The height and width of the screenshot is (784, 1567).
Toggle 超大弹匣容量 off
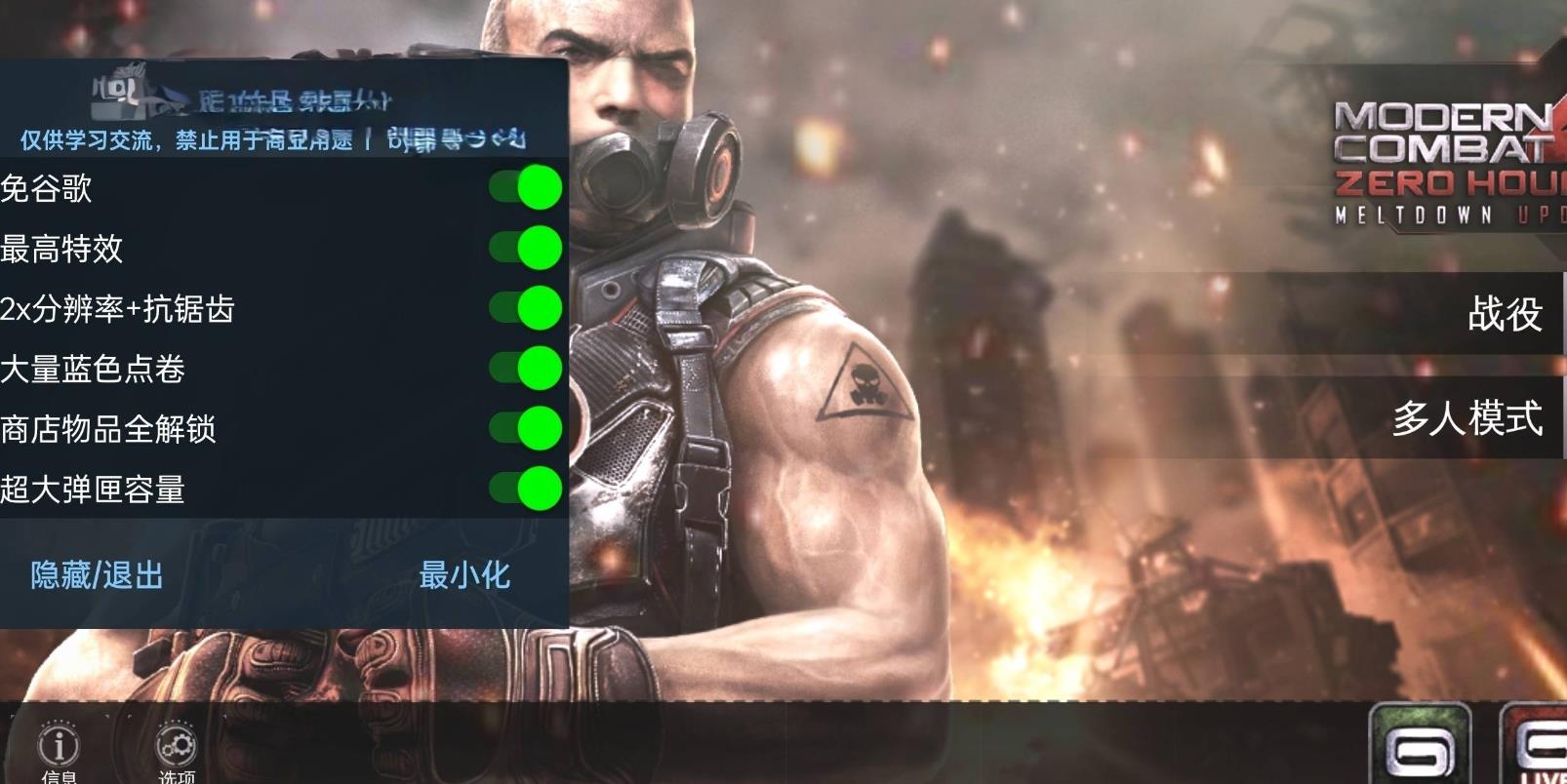pyautogui.click(x=526, y=489)
